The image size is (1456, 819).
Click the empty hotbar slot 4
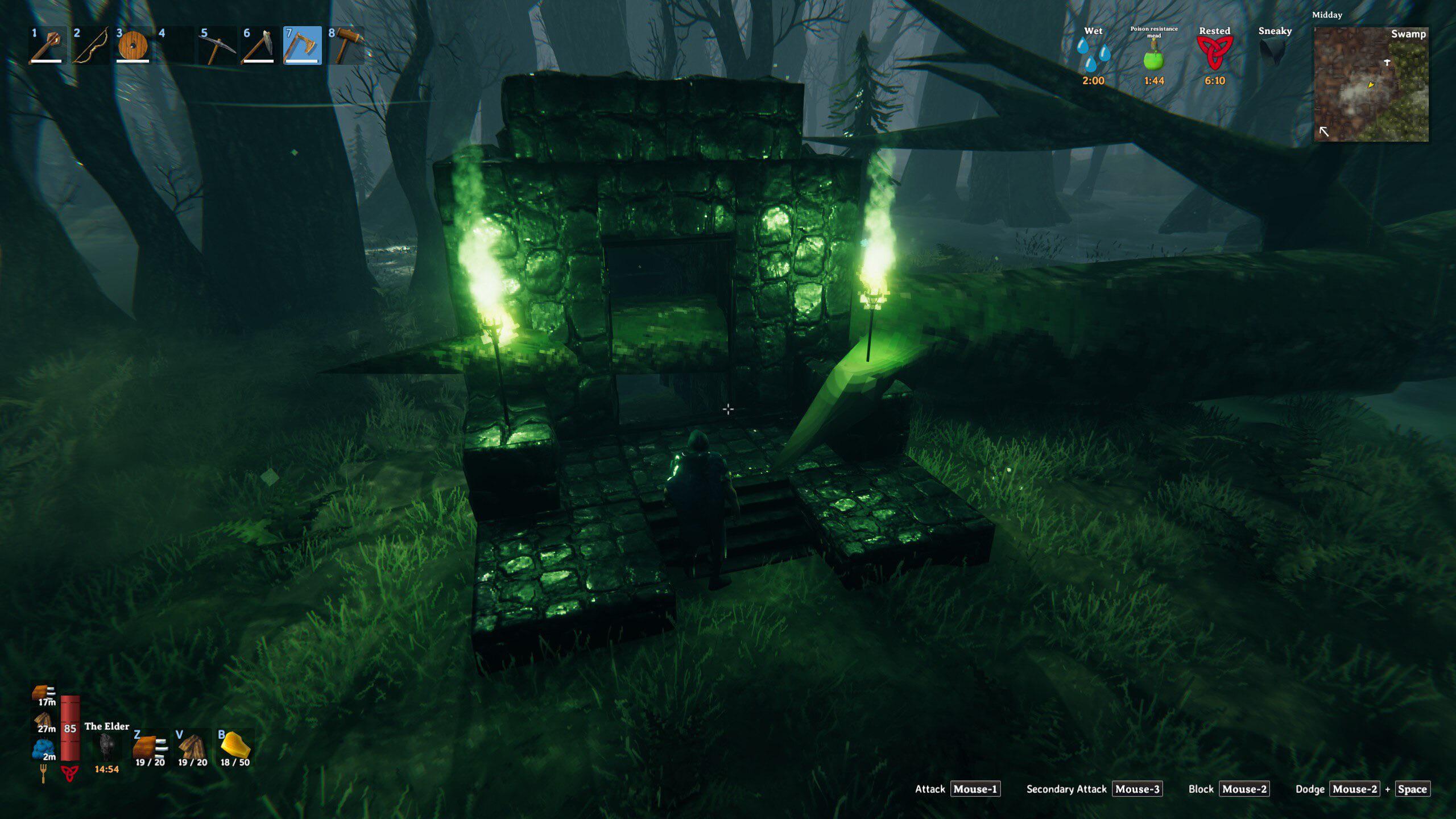click(x=176, y=47)
